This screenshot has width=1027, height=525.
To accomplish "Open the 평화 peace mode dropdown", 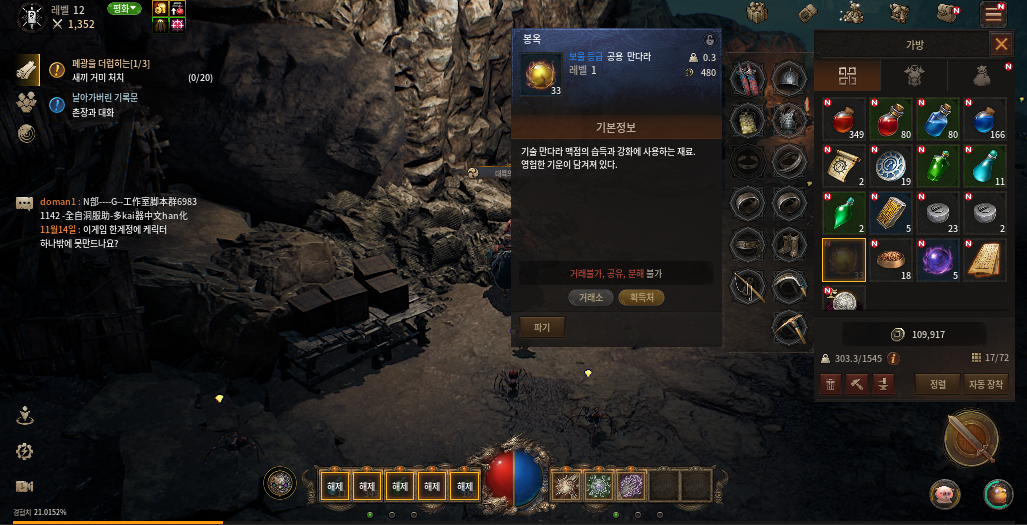I will tap(124, 9).
